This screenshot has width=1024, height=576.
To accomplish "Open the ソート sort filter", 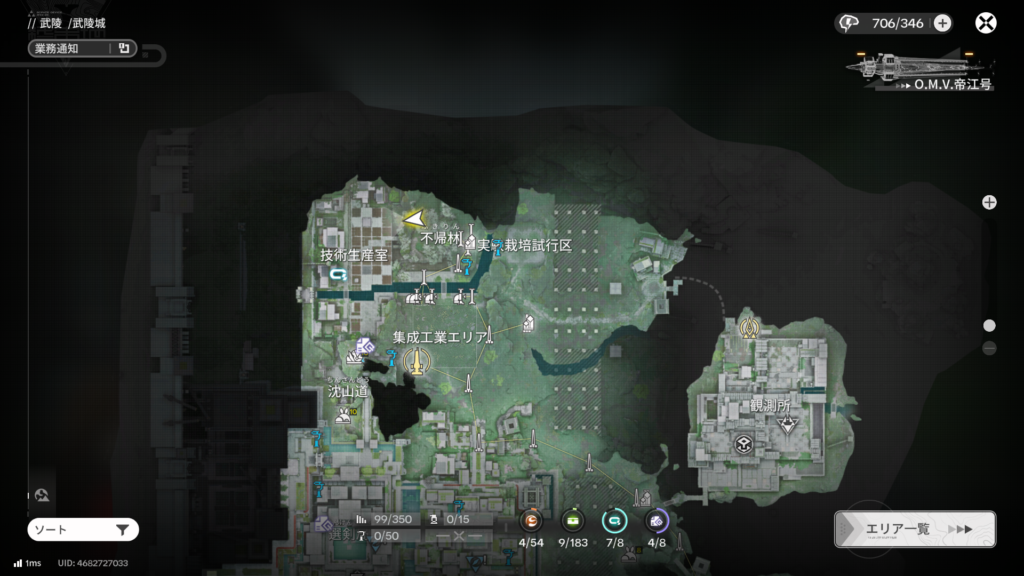I will point(82,529).
